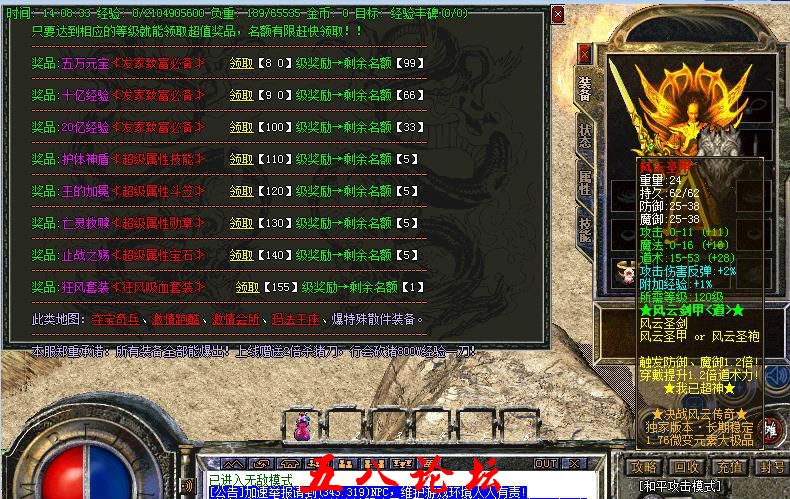
Task: Open the 回收 recycle button
Action: click(686, 467)
